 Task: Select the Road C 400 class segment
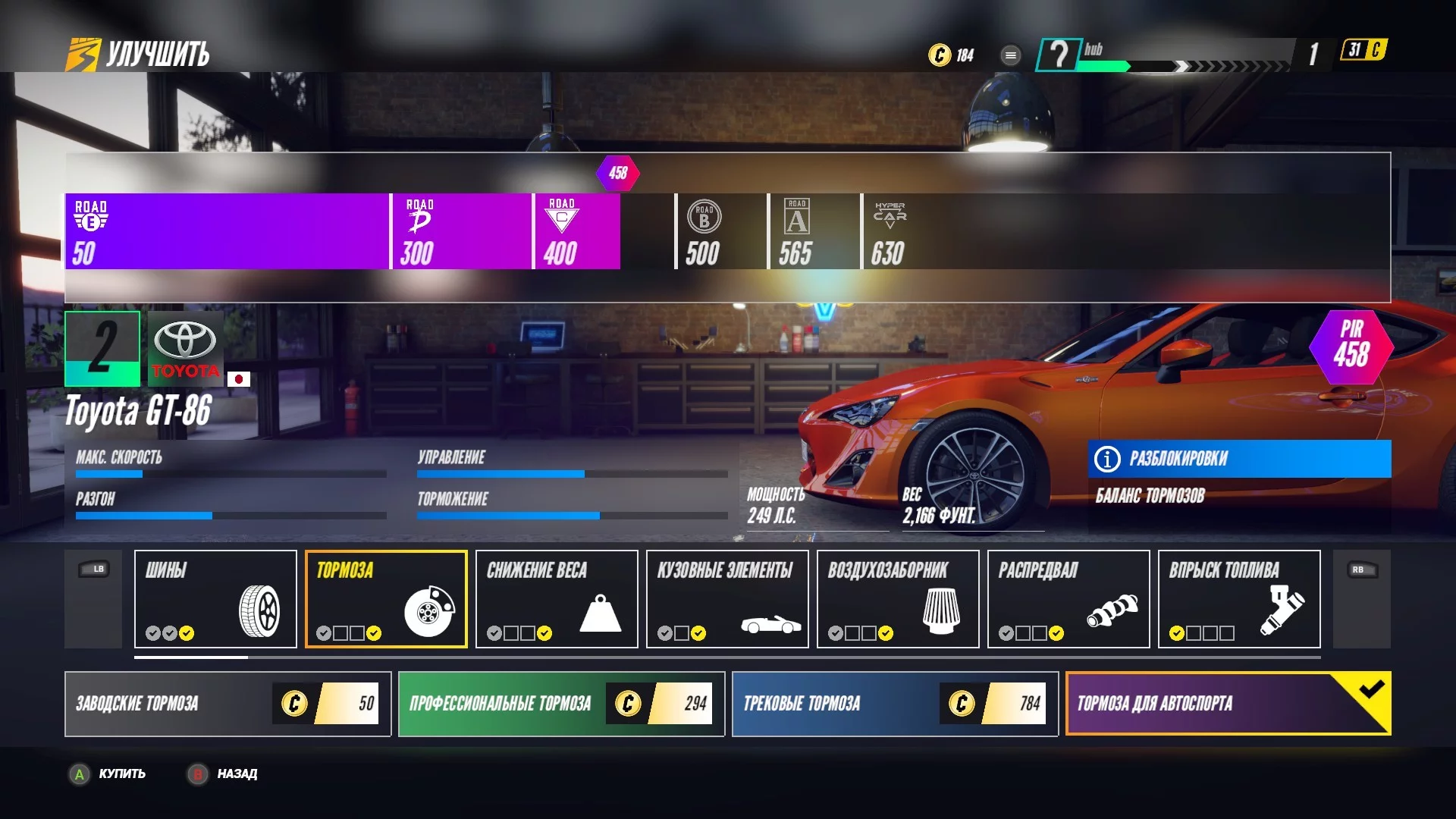pos(576,231)
